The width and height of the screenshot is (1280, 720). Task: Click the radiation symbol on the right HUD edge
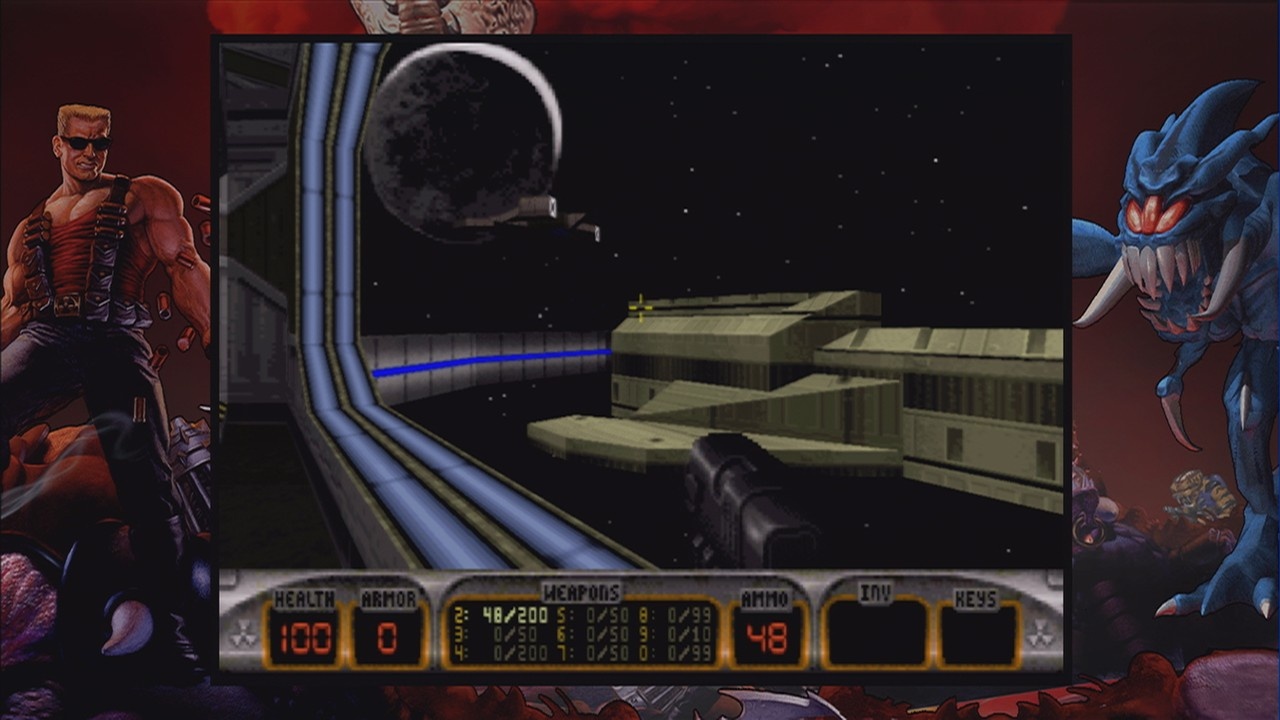coord(1038,633)
